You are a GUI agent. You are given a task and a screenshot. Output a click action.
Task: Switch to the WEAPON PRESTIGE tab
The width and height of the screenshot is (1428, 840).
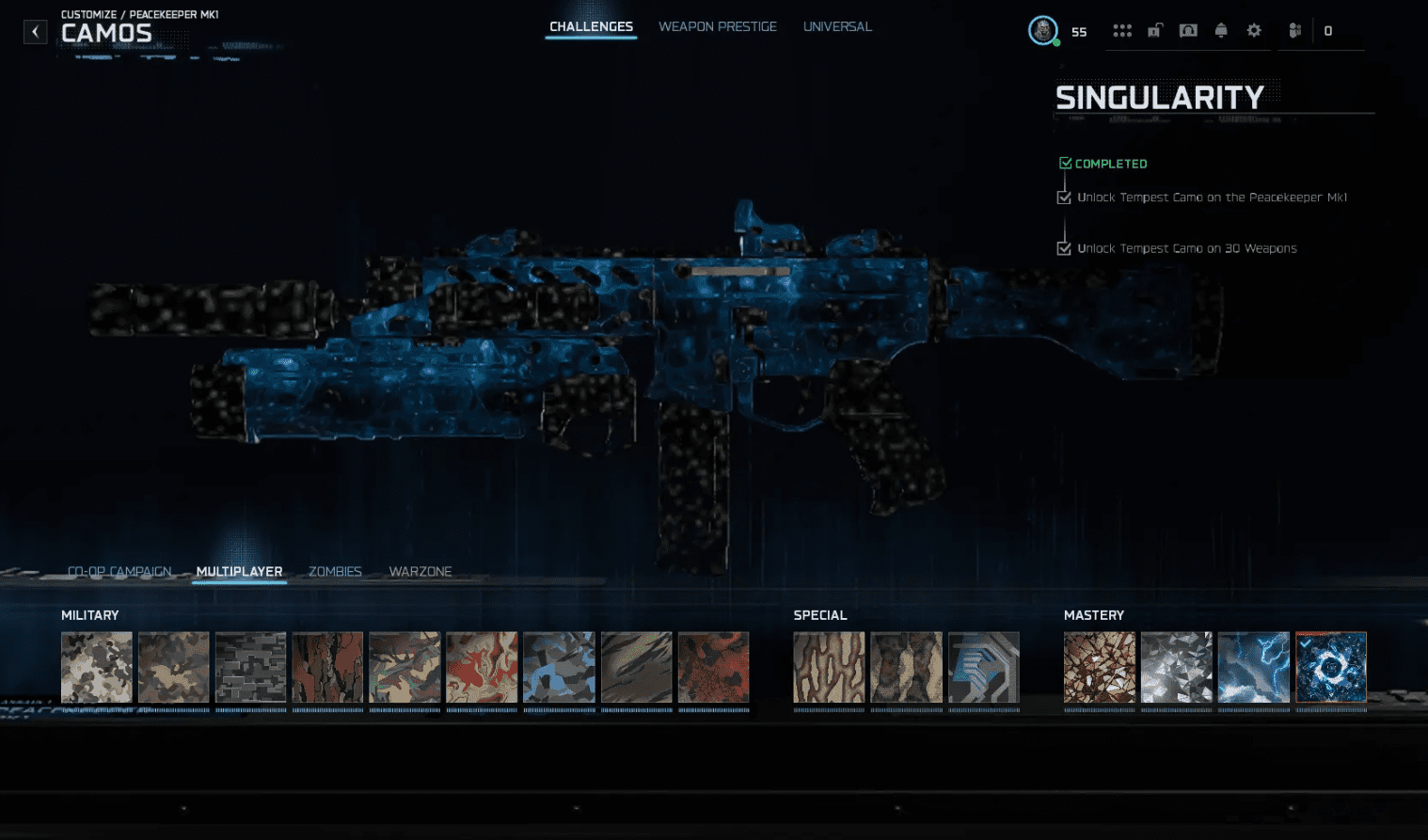(x=718, y=26)
